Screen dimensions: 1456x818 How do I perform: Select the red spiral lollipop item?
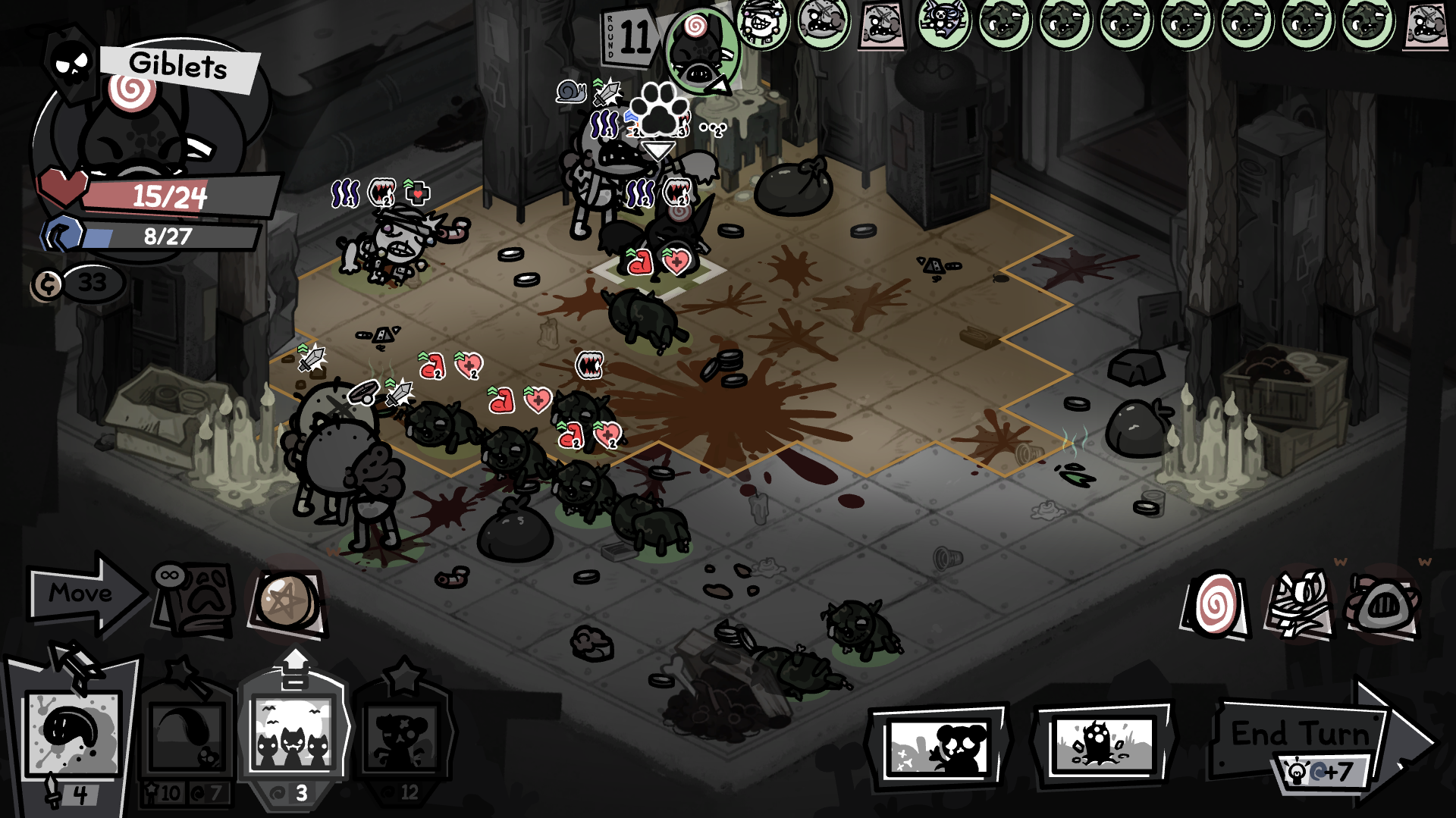pos(1215,605)
